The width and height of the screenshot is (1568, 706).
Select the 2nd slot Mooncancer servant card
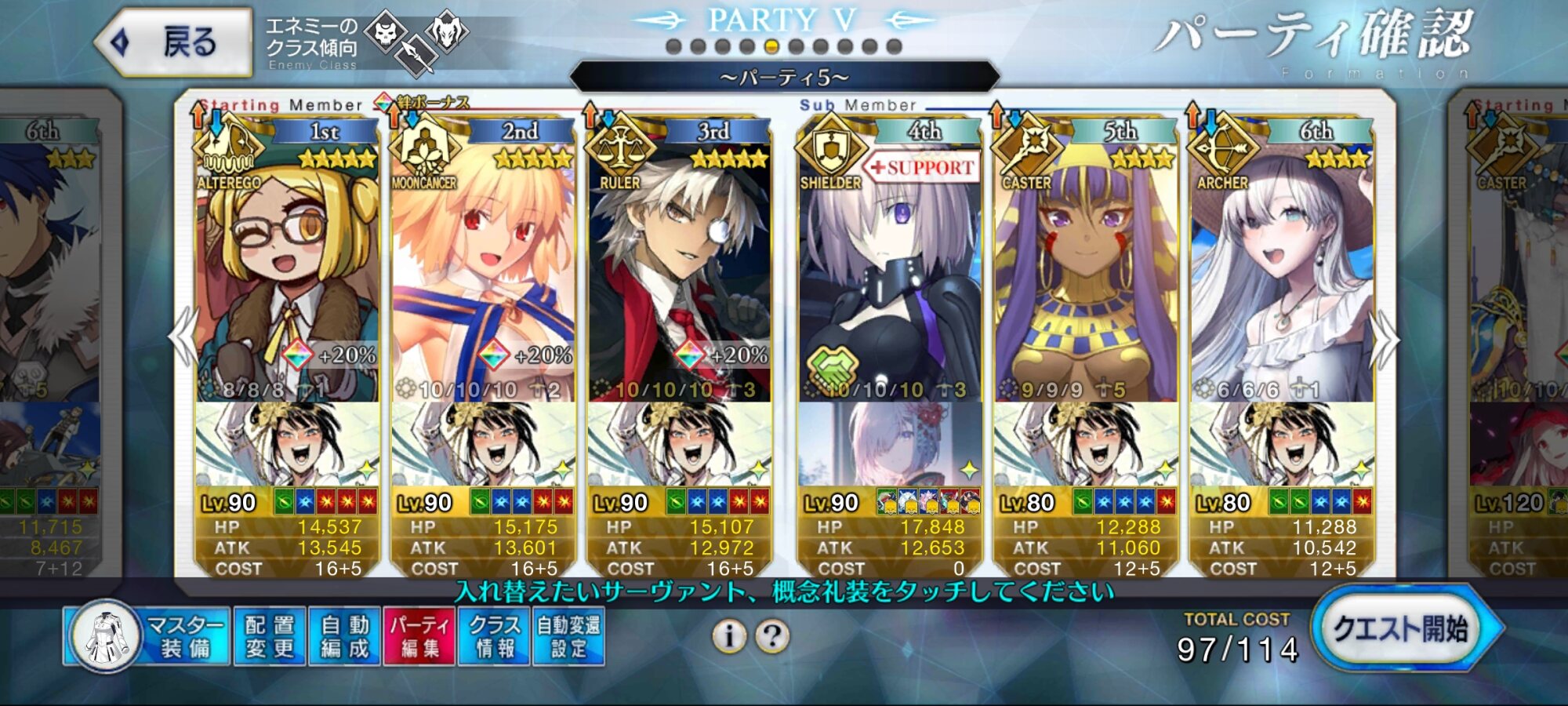click(483, 275)
